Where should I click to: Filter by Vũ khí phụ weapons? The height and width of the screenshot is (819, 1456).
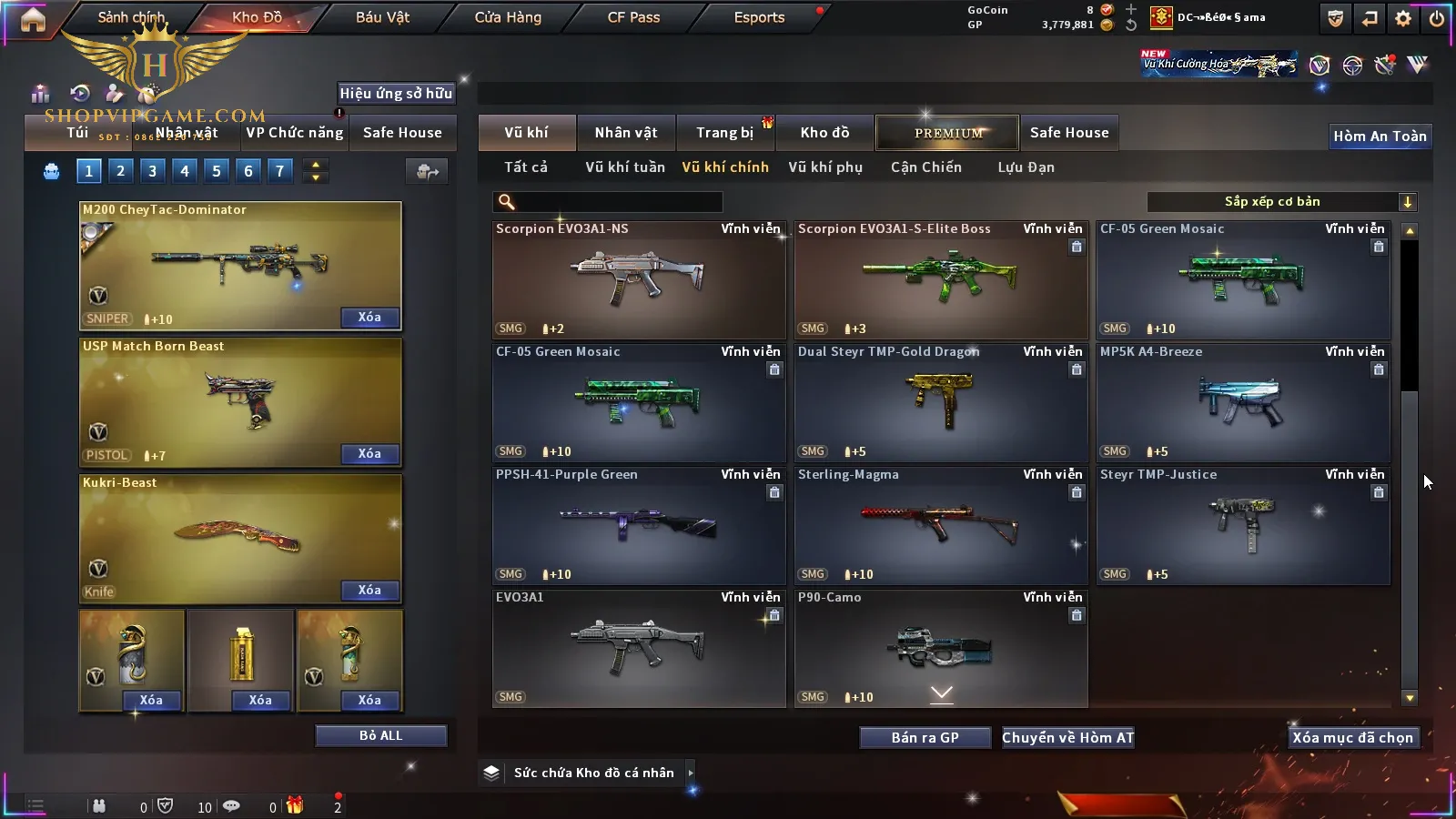coord(824,167)
